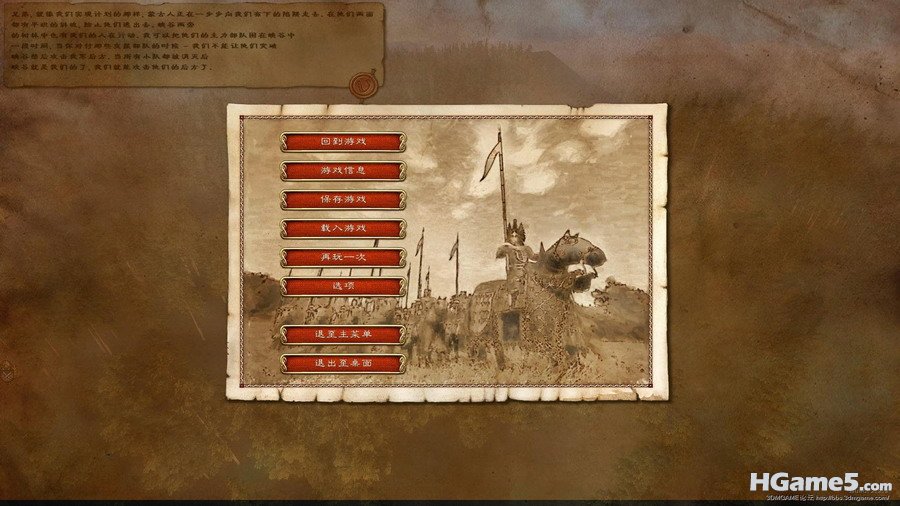The image size is (900, 506).
Task: Return to main menu via 退至主菜单
Action: click(x=343, y=335)
